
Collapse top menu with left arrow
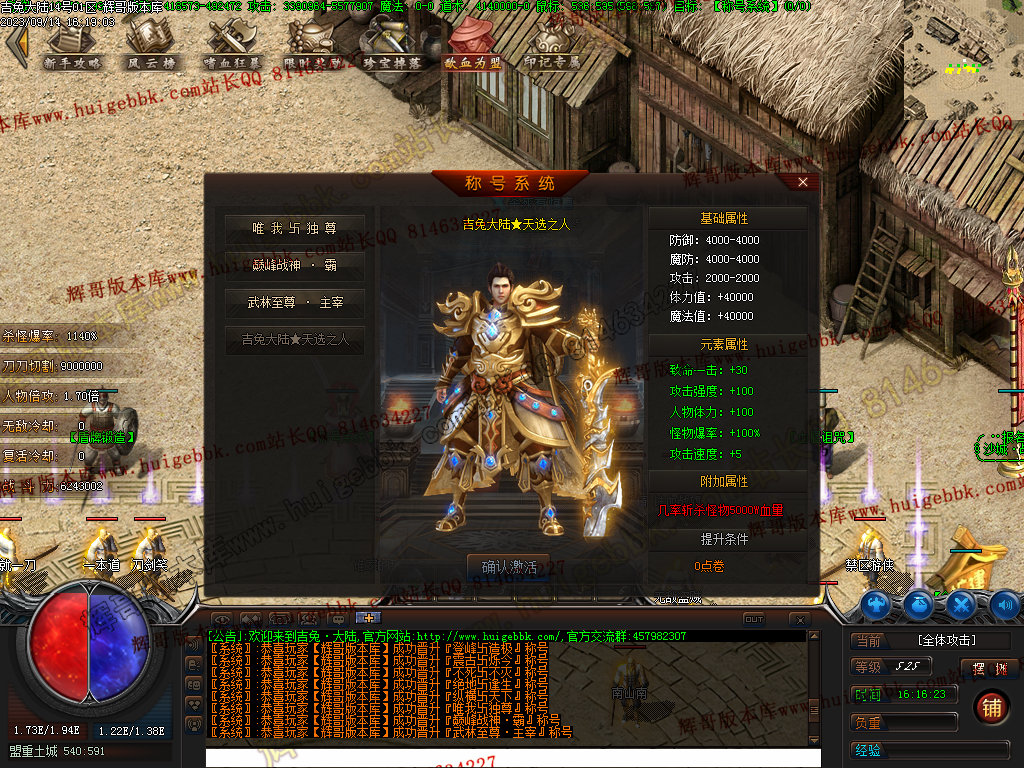[x=15, y=46]
